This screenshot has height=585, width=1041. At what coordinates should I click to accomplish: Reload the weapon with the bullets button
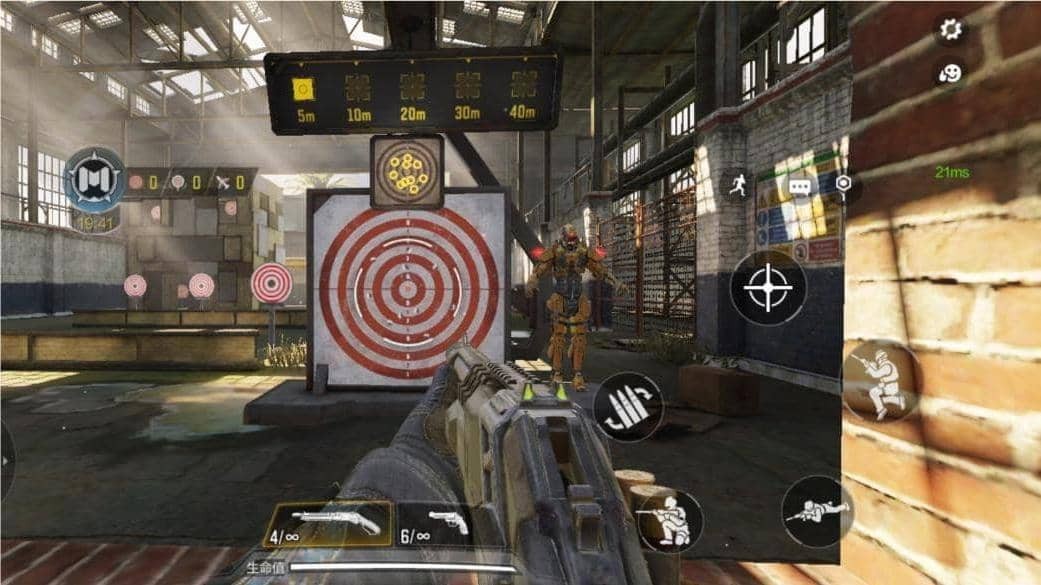(628, 407)
